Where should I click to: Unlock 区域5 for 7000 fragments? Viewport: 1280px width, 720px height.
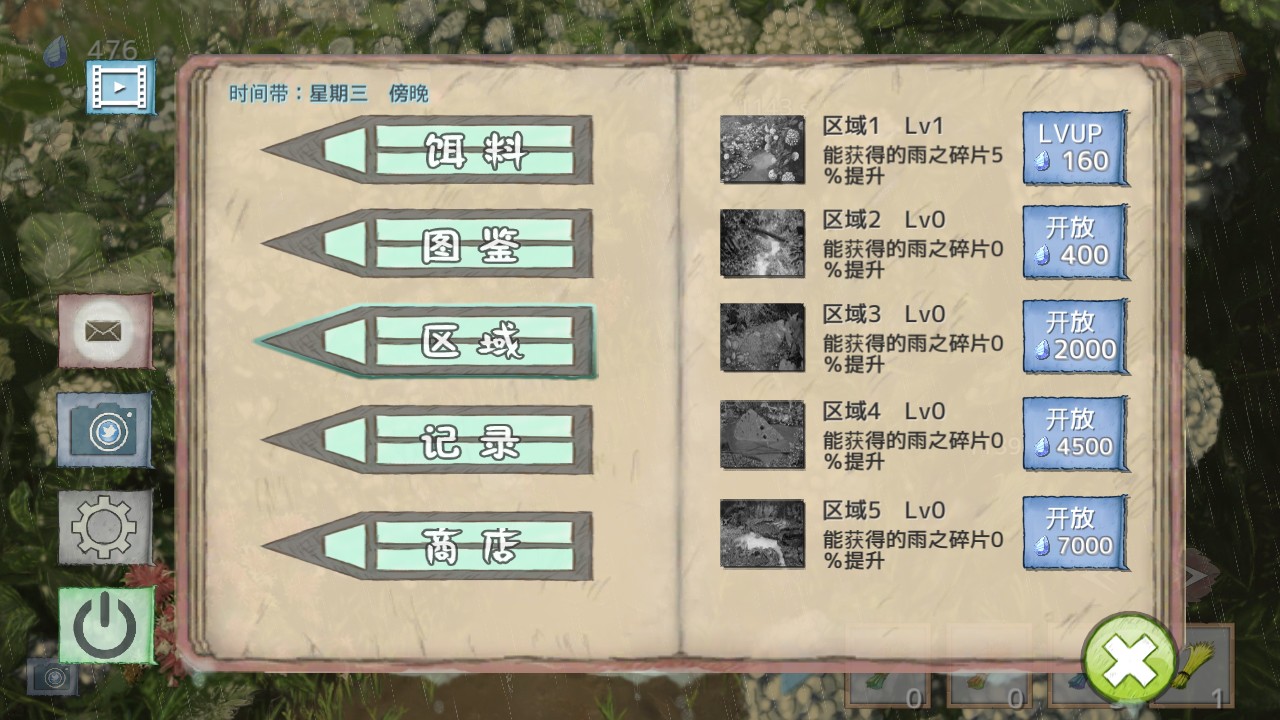1075,531
